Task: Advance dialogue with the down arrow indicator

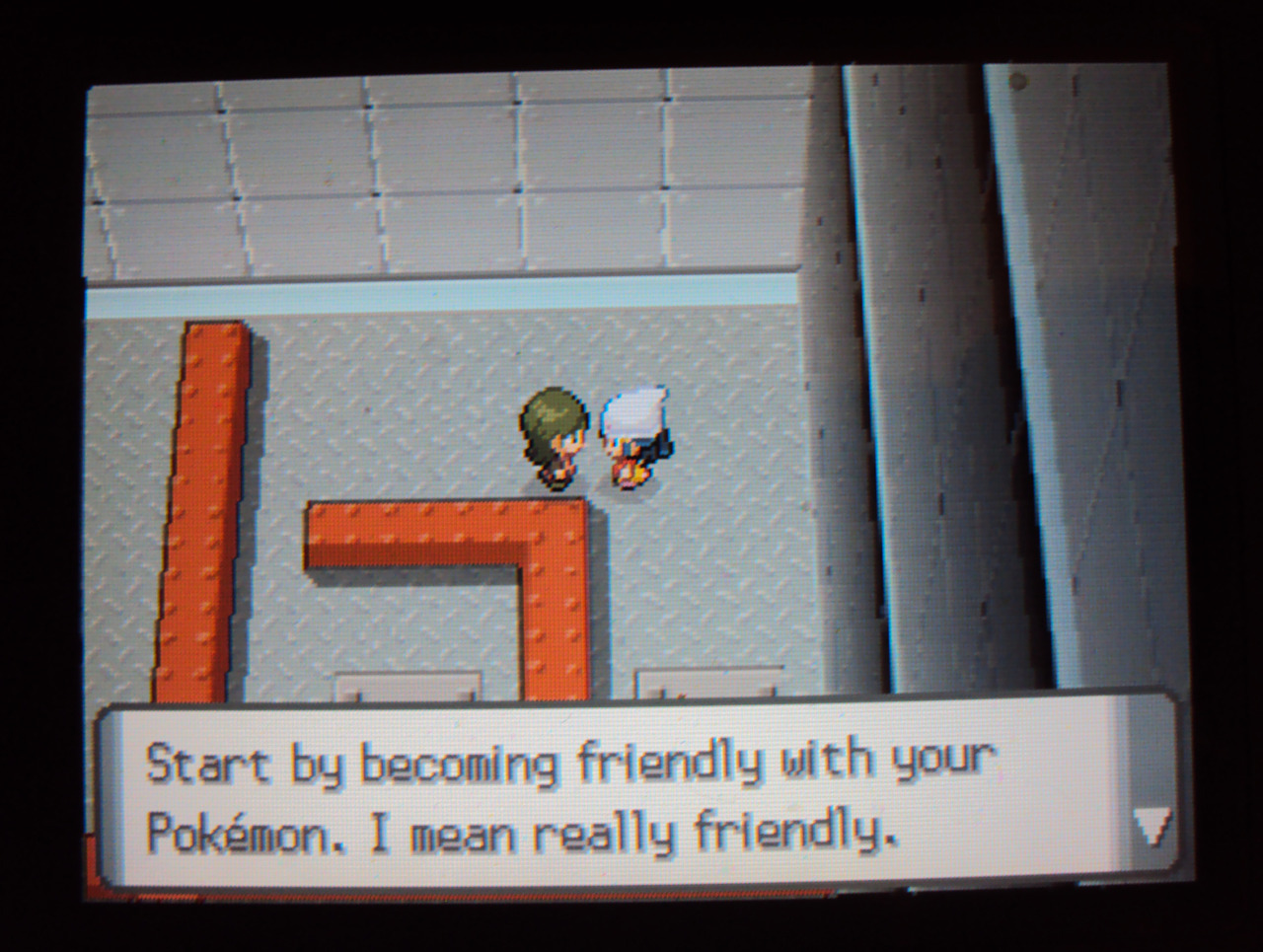Action: click(x=1151, y=827)
